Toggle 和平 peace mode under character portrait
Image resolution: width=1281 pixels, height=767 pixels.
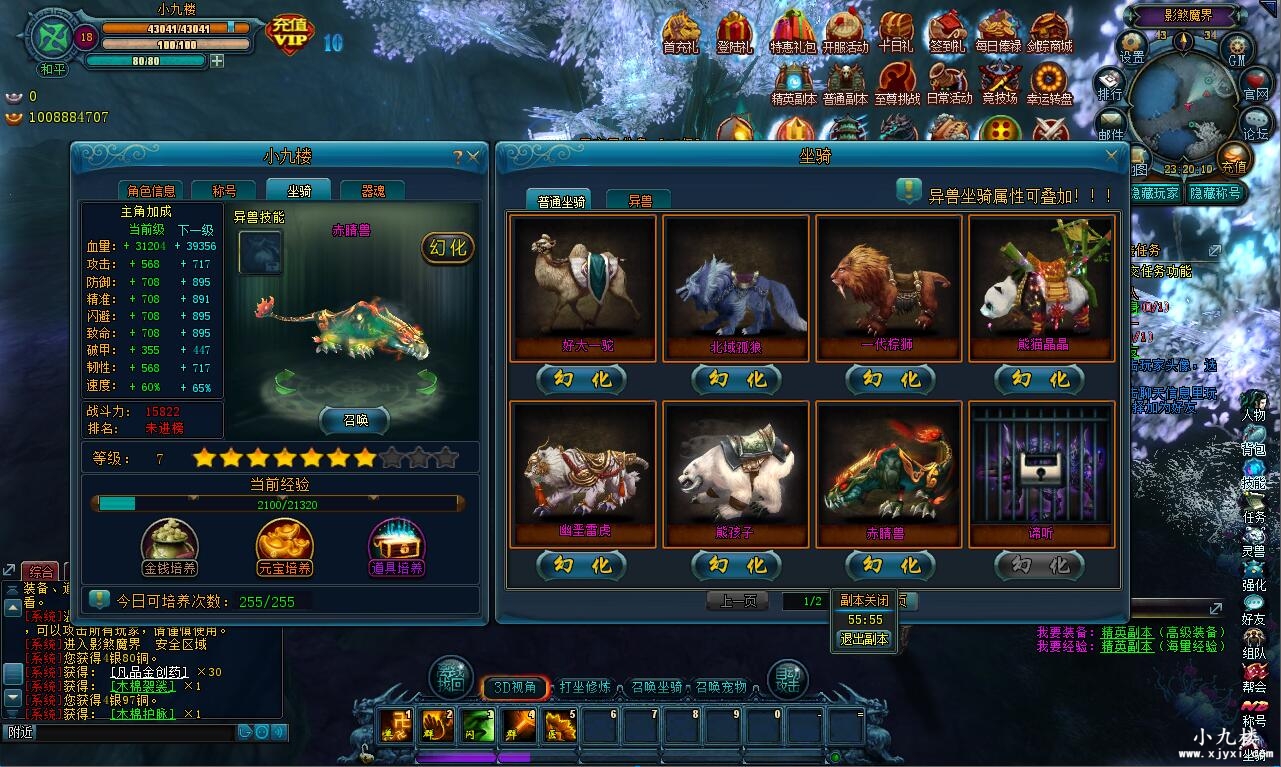coord(52,69)
